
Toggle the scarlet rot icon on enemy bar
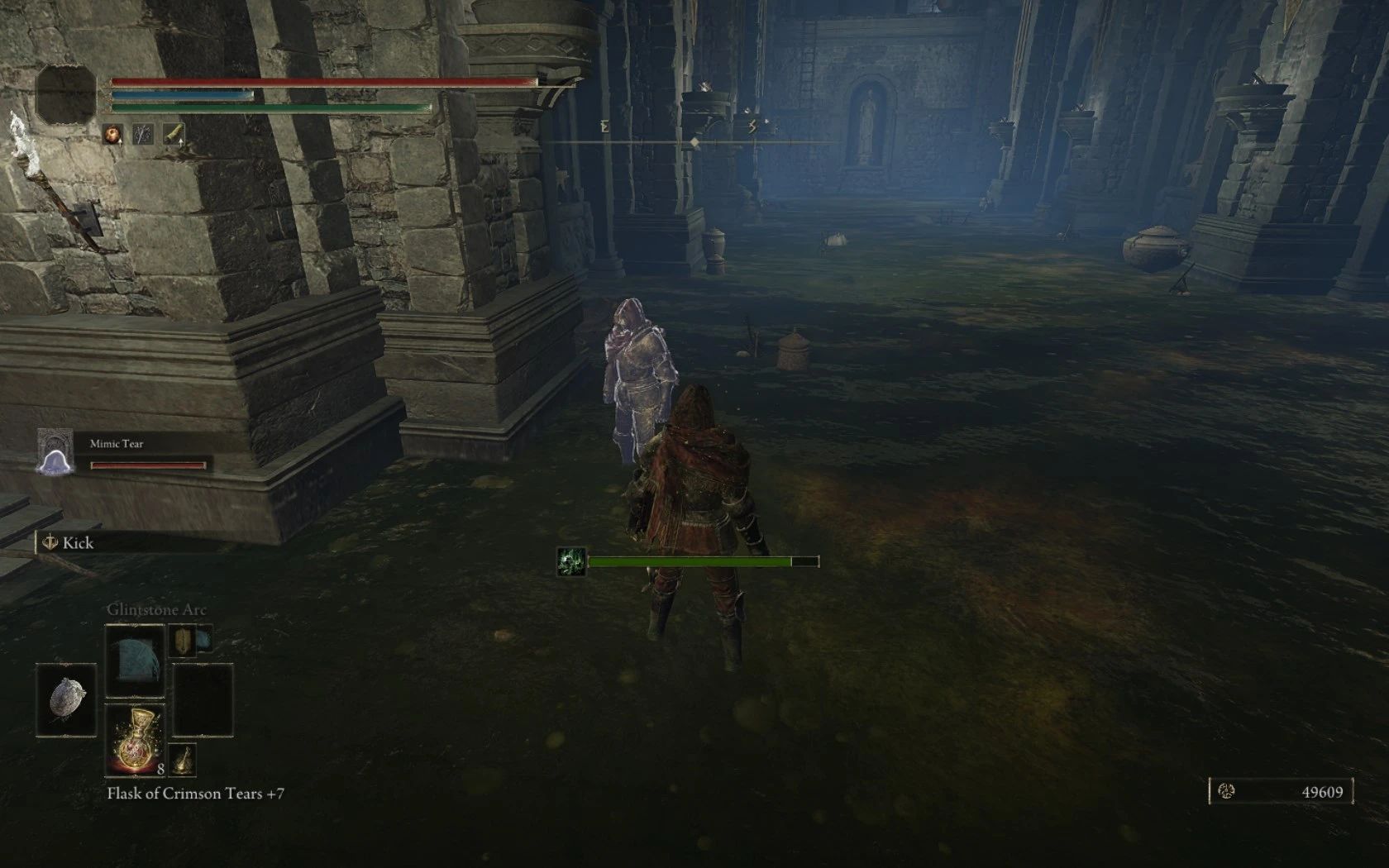(572, 560)
